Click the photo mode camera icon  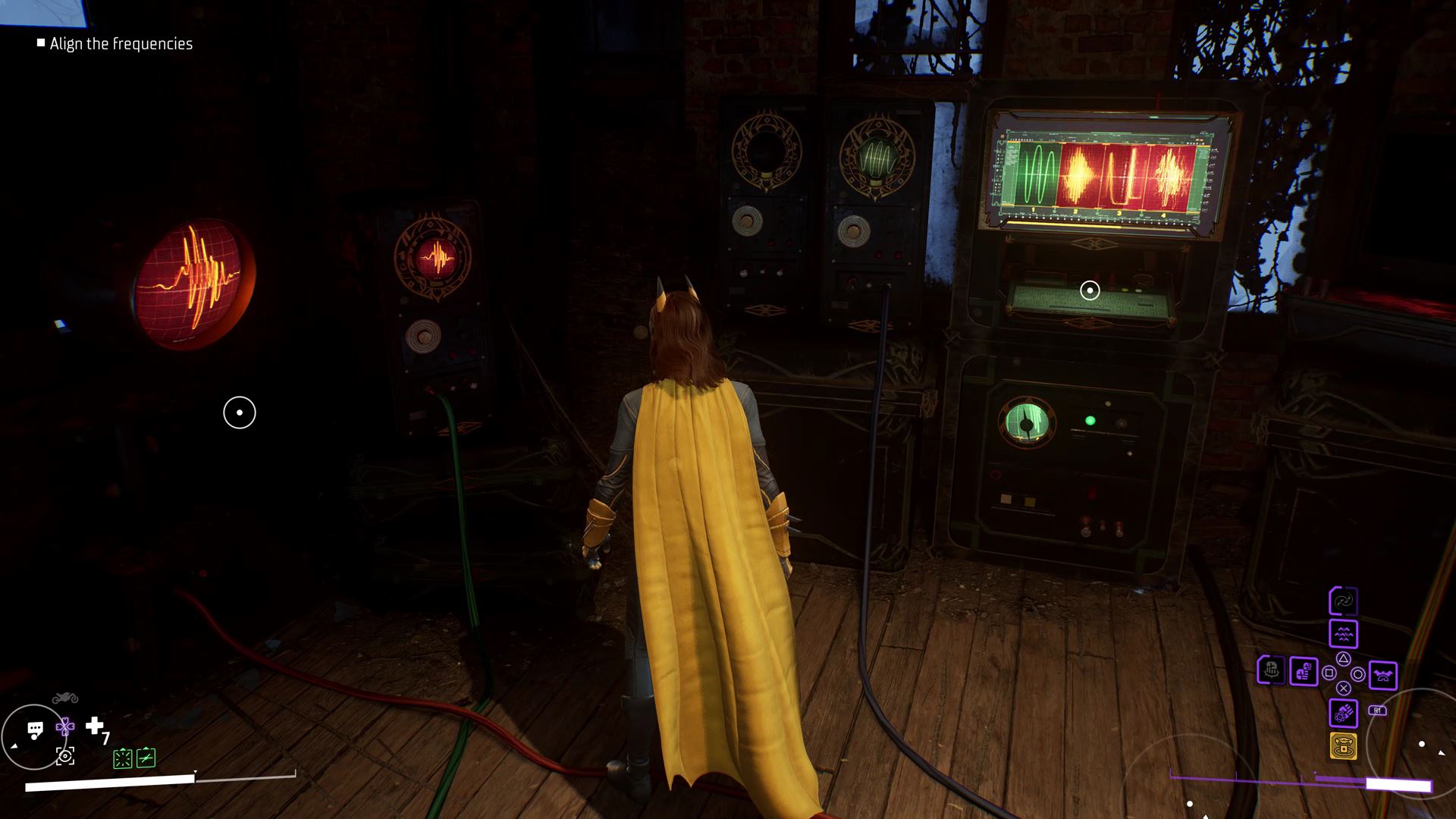pos(65,755)
